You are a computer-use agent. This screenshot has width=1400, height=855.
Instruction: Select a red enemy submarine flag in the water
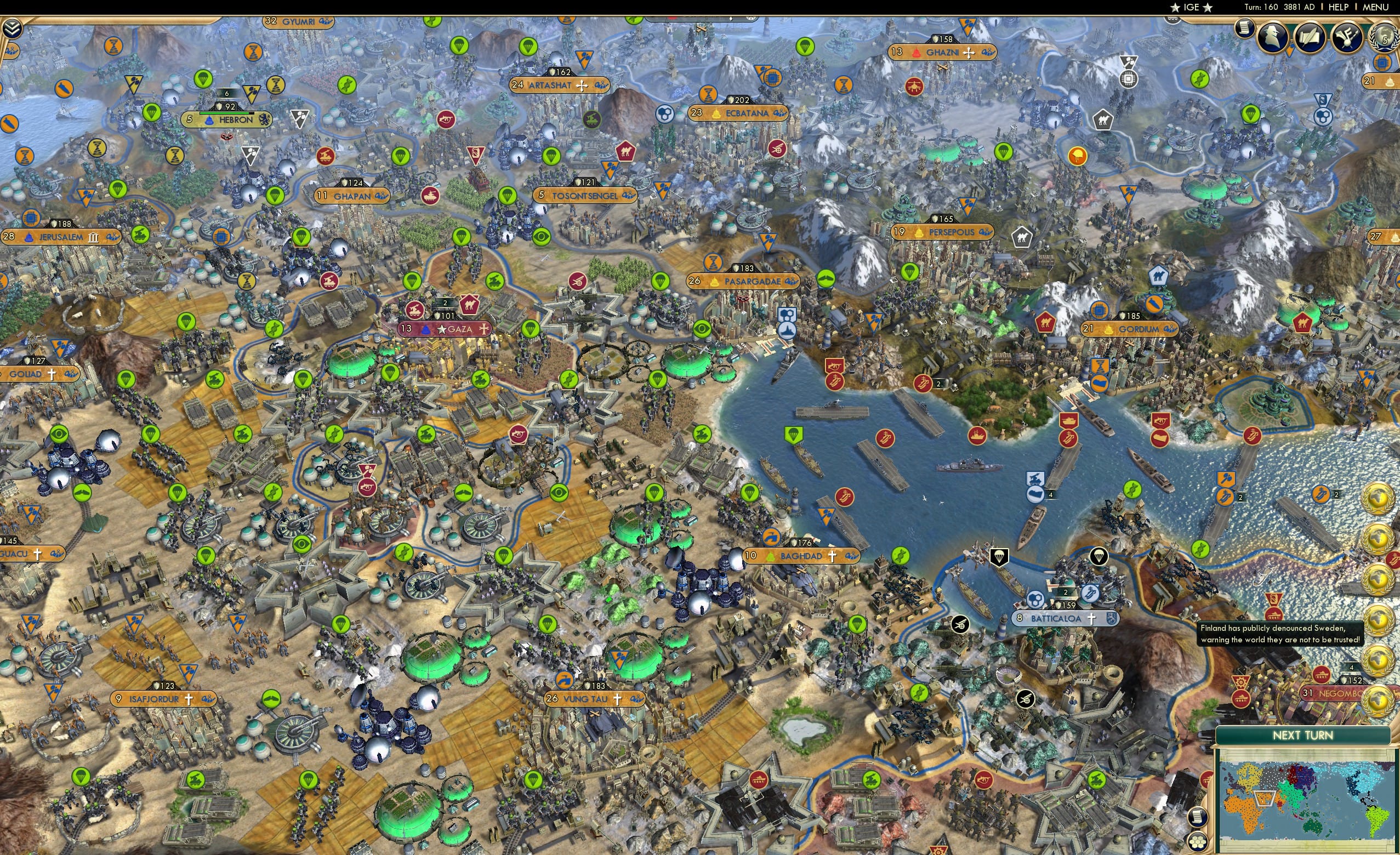tap(885, 438)
